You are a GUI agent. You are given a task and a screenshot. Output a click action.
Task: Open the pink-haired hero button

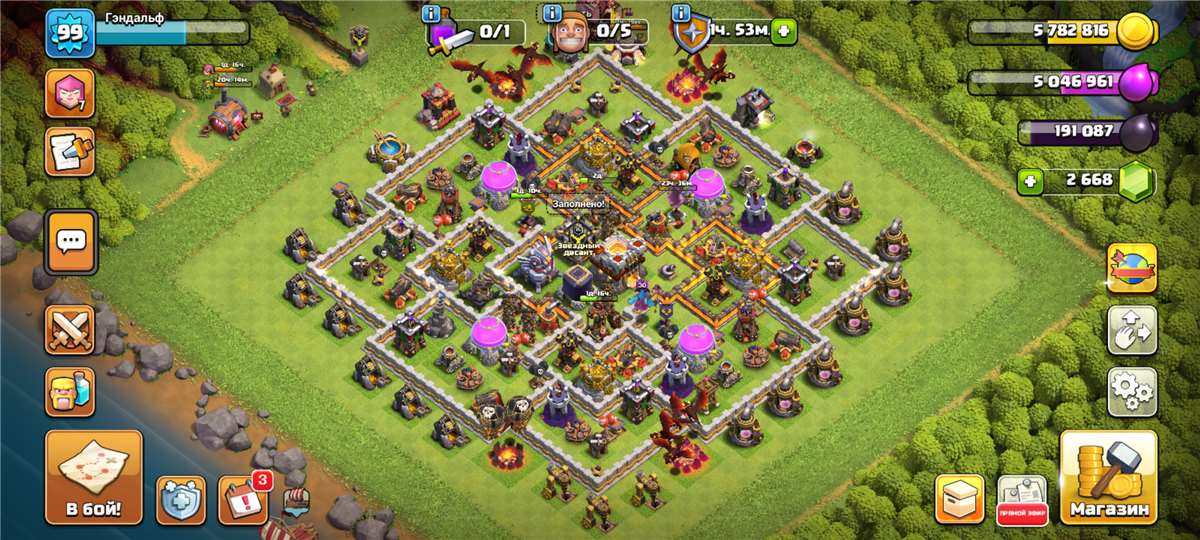point(70,93)
